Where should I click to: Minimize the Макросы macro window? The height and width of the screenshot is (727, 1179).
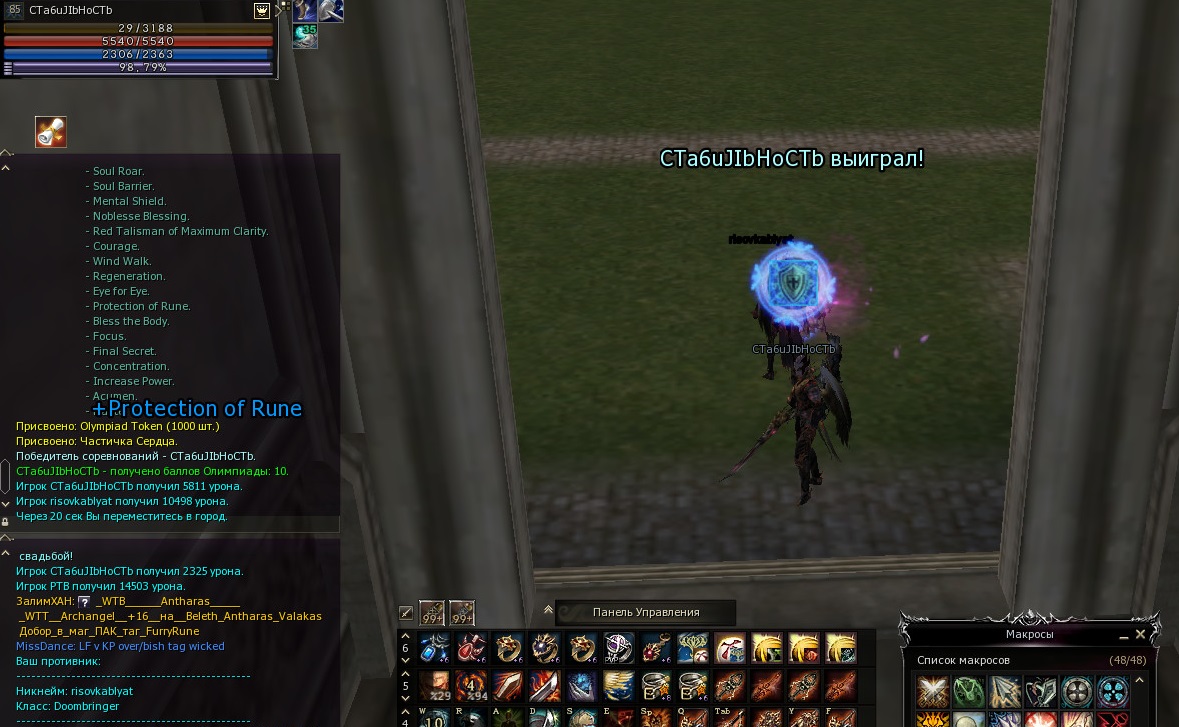[x=1123, y=635]
